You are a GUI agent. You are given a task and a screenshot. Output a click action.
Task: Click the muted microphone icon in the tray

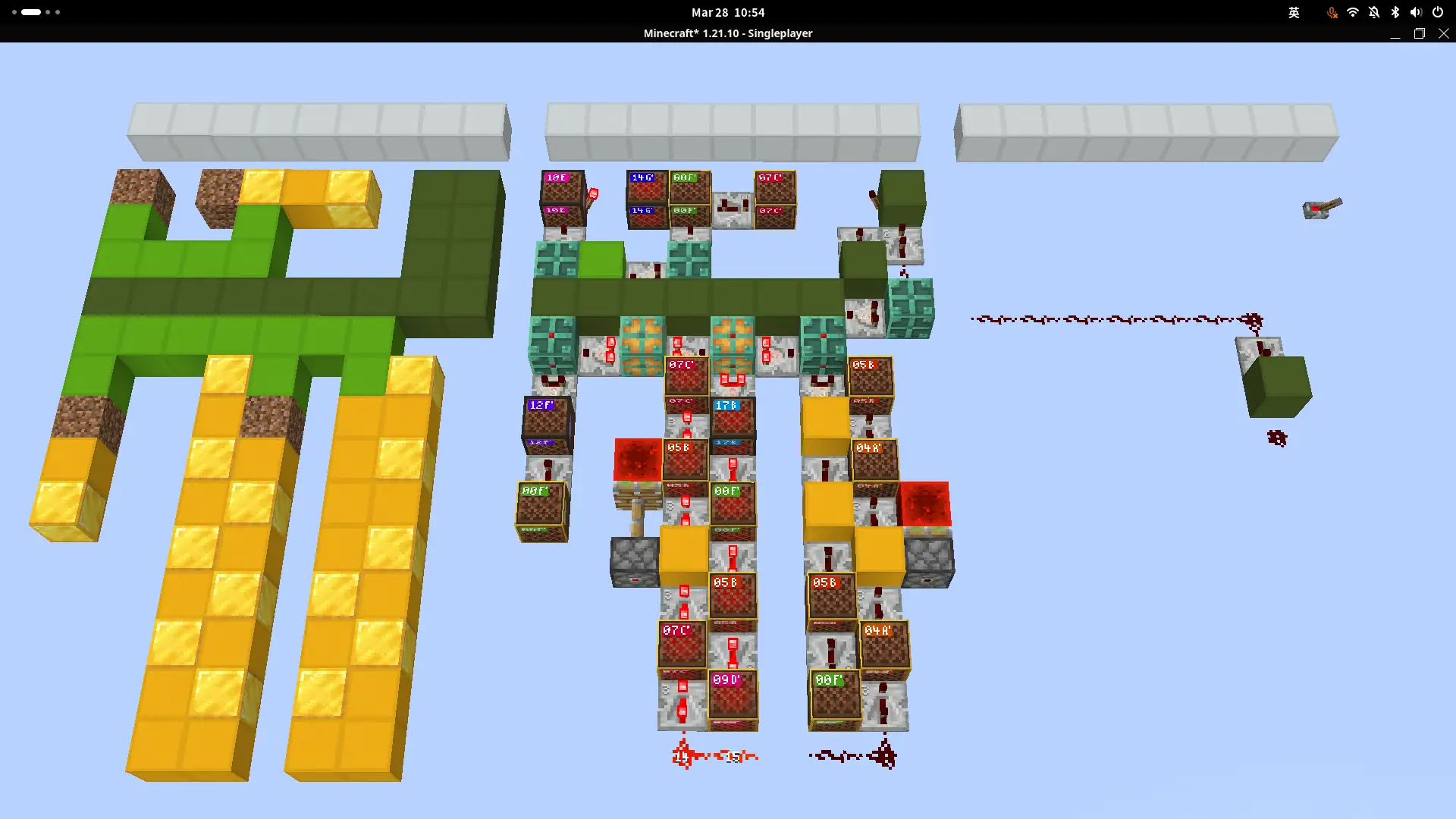coord(1331,12)
